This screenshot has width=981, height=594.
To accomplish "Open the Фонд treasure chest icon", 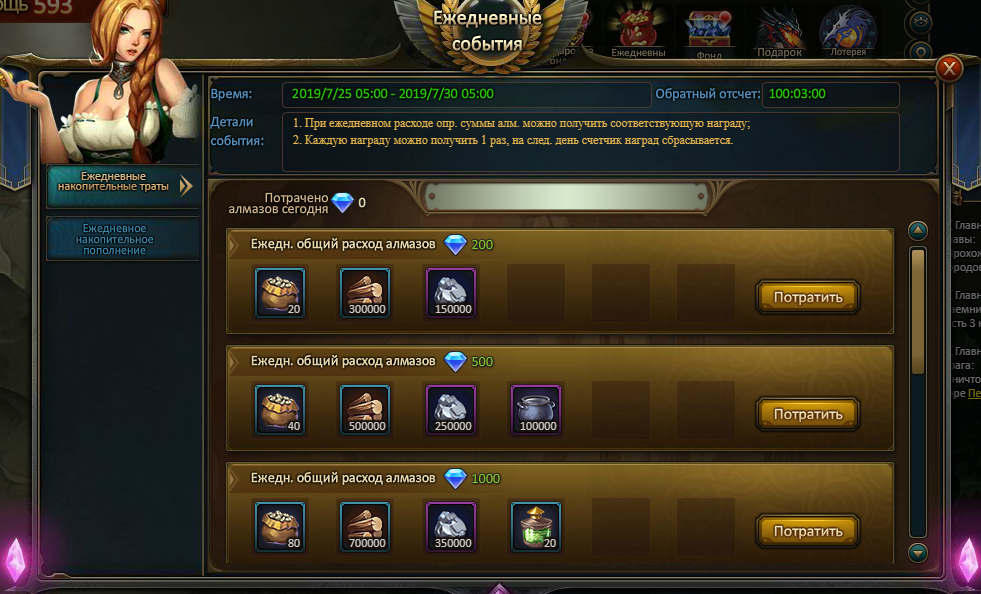I will tap(710, 30).
